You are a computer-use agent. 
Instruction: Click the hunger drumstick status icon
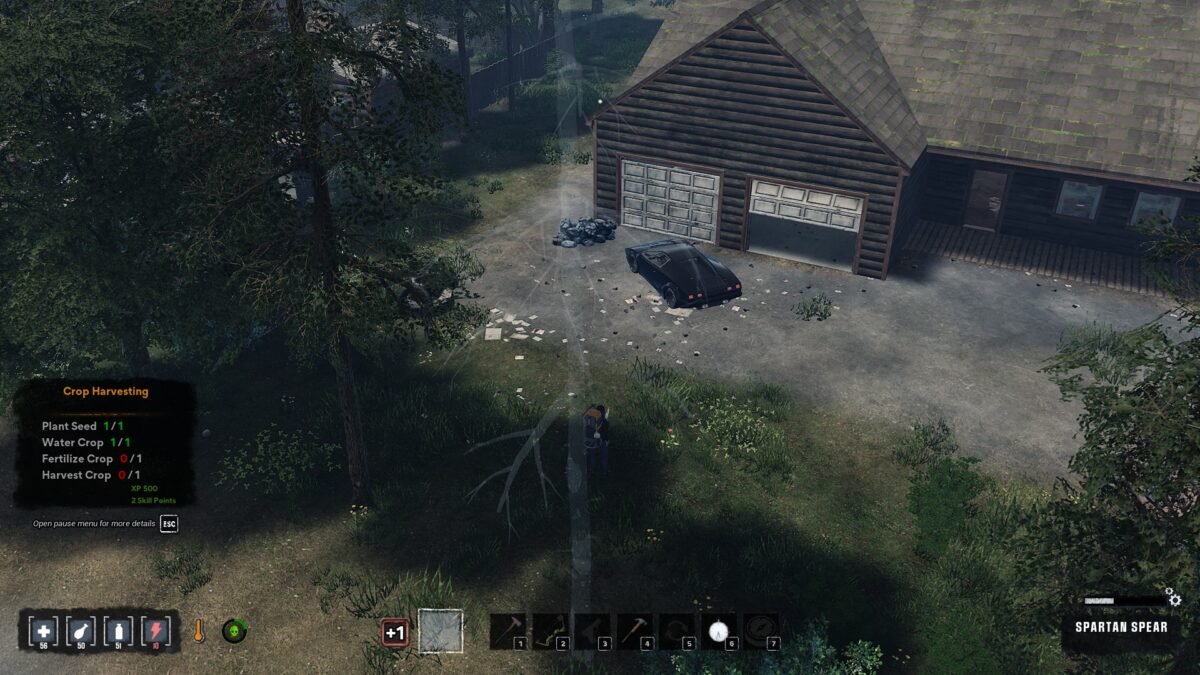pyautogui.click(x=81, y=631)
